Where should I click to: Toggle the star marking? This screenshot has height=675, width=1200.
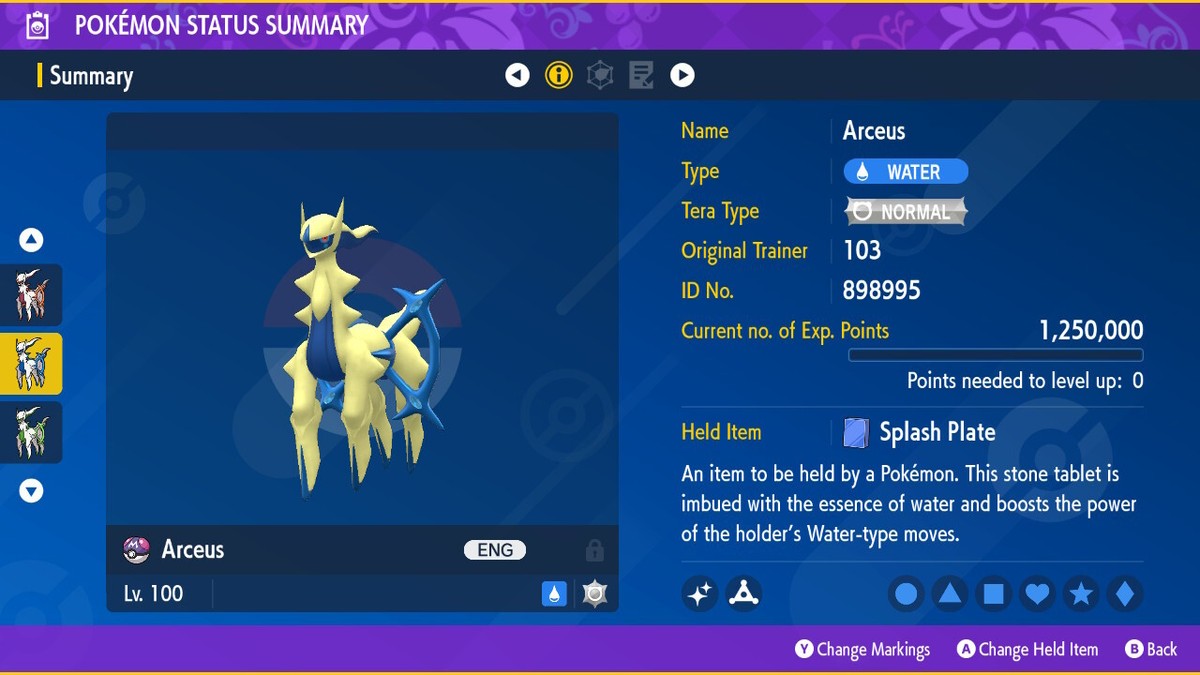coord(1081,595)
